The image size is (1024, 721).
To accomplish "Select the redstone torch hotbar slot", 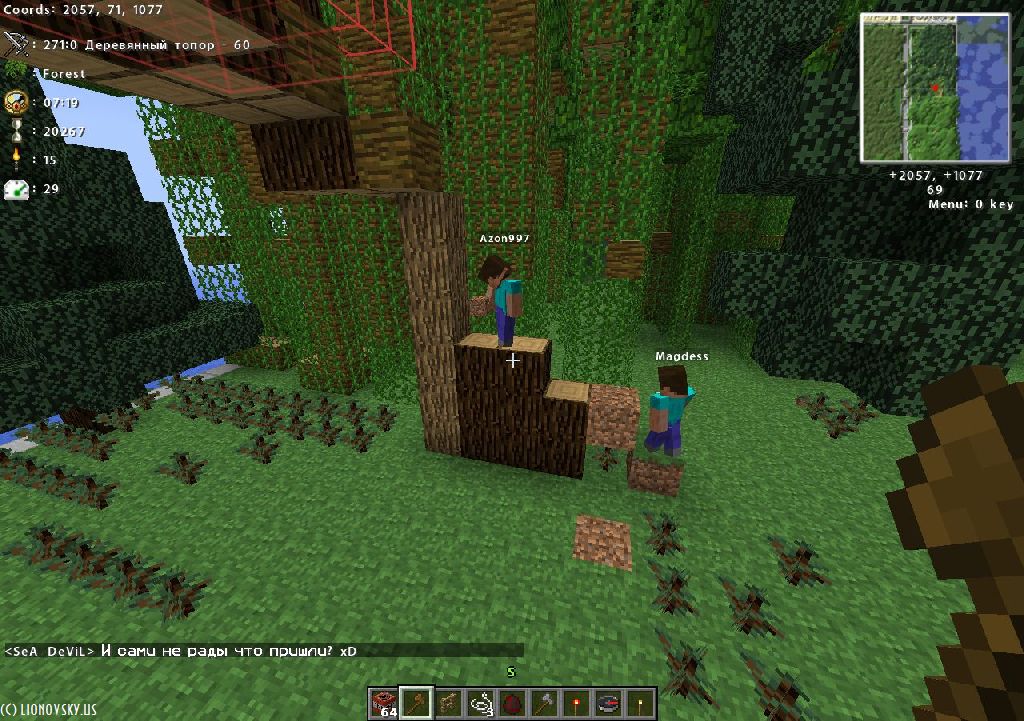I will 576,703.
